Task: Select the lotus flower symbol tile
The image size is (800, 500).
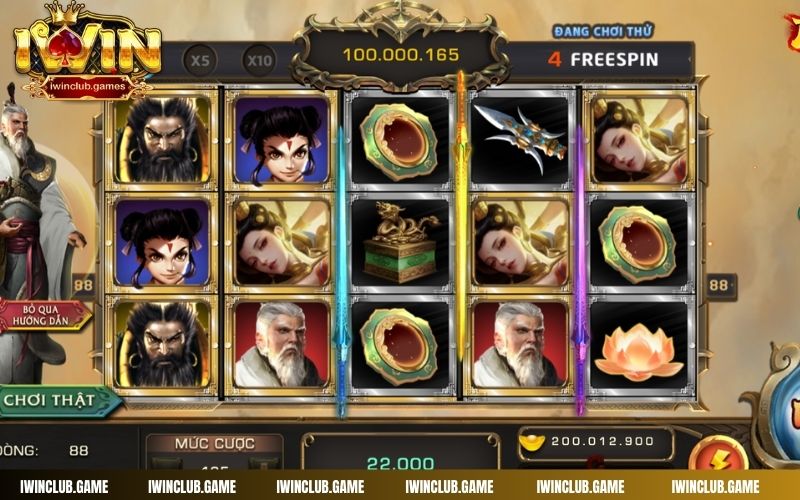Action: pos(637,347)
